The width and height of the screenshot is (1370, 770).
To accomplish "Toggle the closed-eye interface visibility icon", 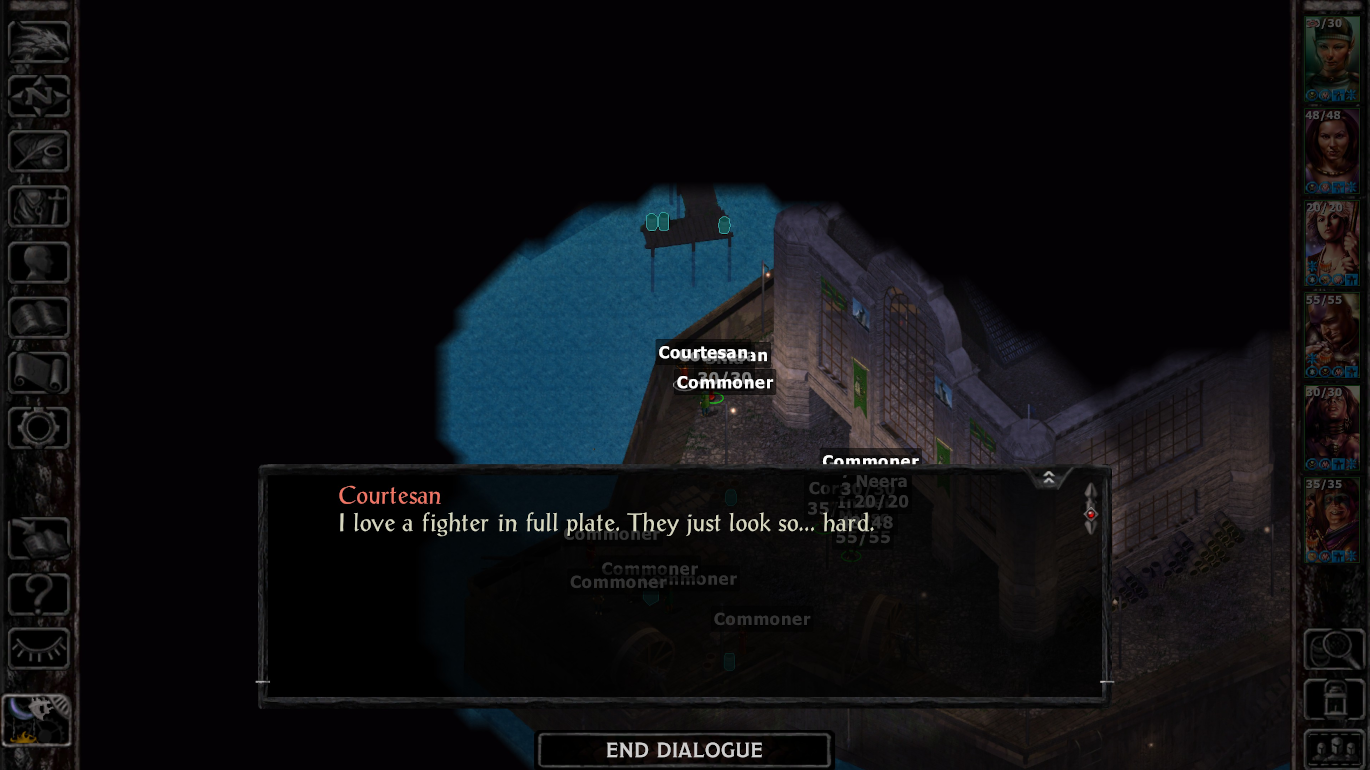I will pyautogui.click(x=39, y=649).
